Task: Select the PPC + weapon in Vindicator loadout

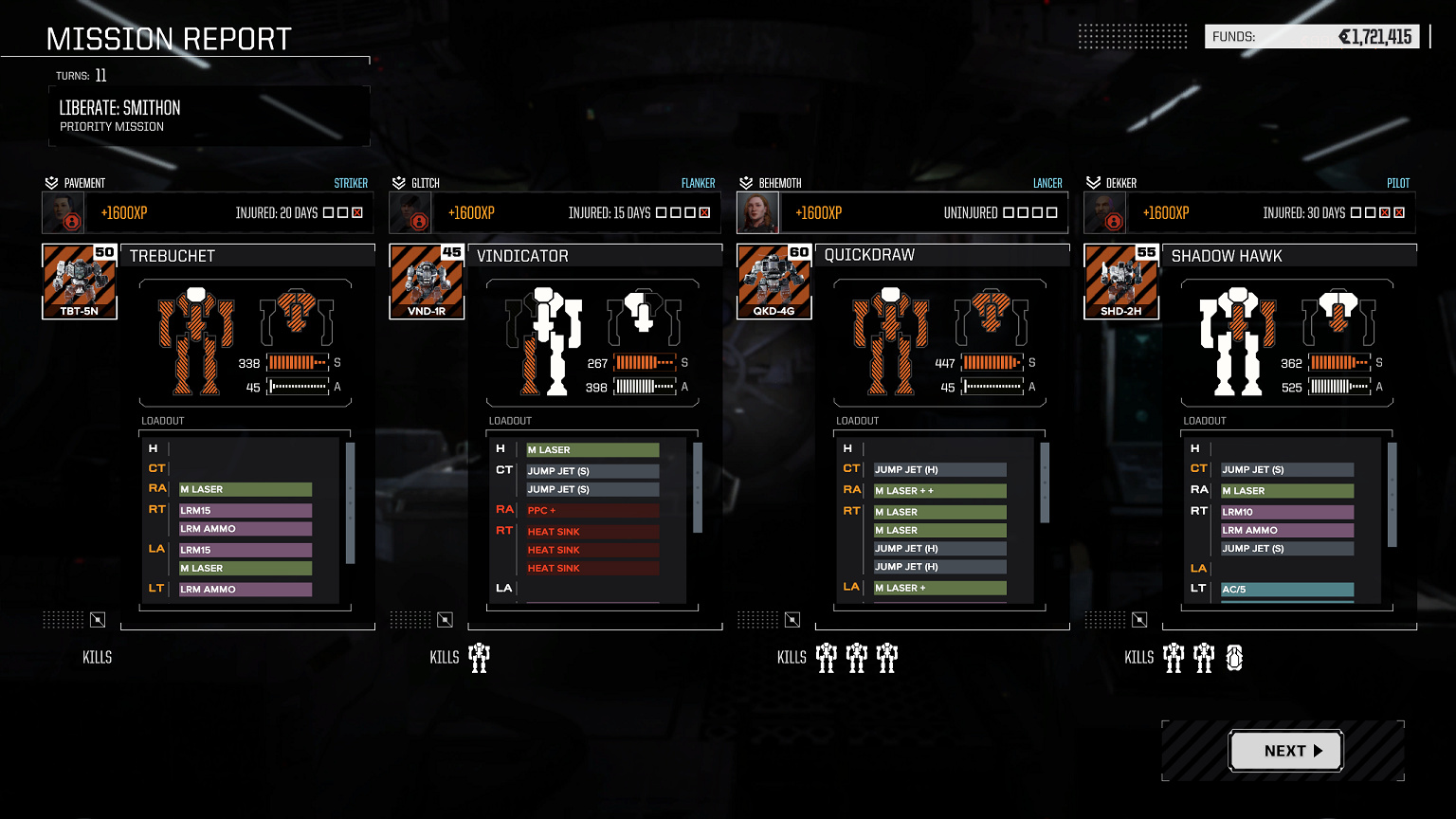Action: [x=592, y=510]
